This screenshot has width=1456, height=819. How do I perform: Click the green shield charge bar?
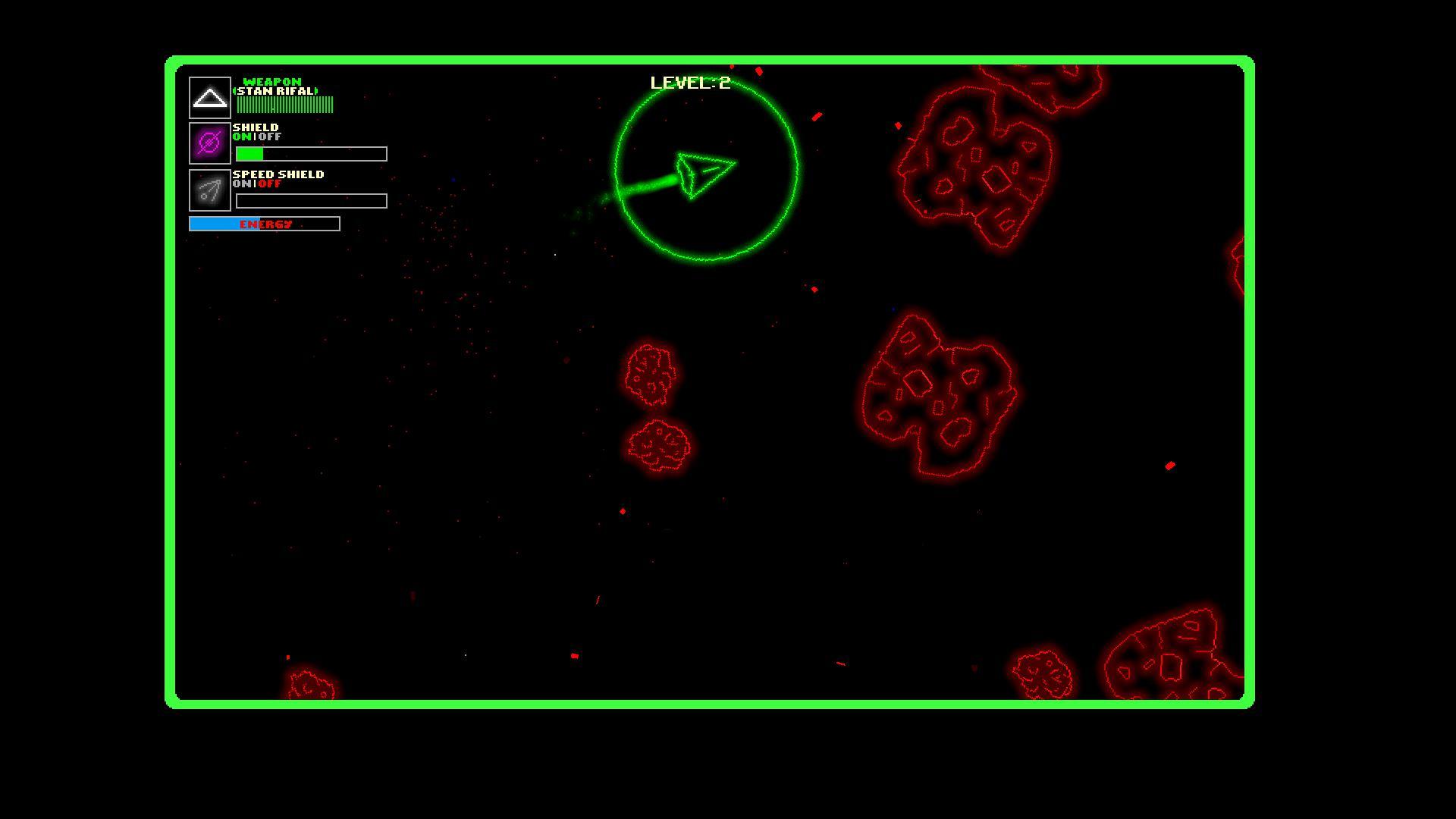pyautogui.click(x=250, y=152)
